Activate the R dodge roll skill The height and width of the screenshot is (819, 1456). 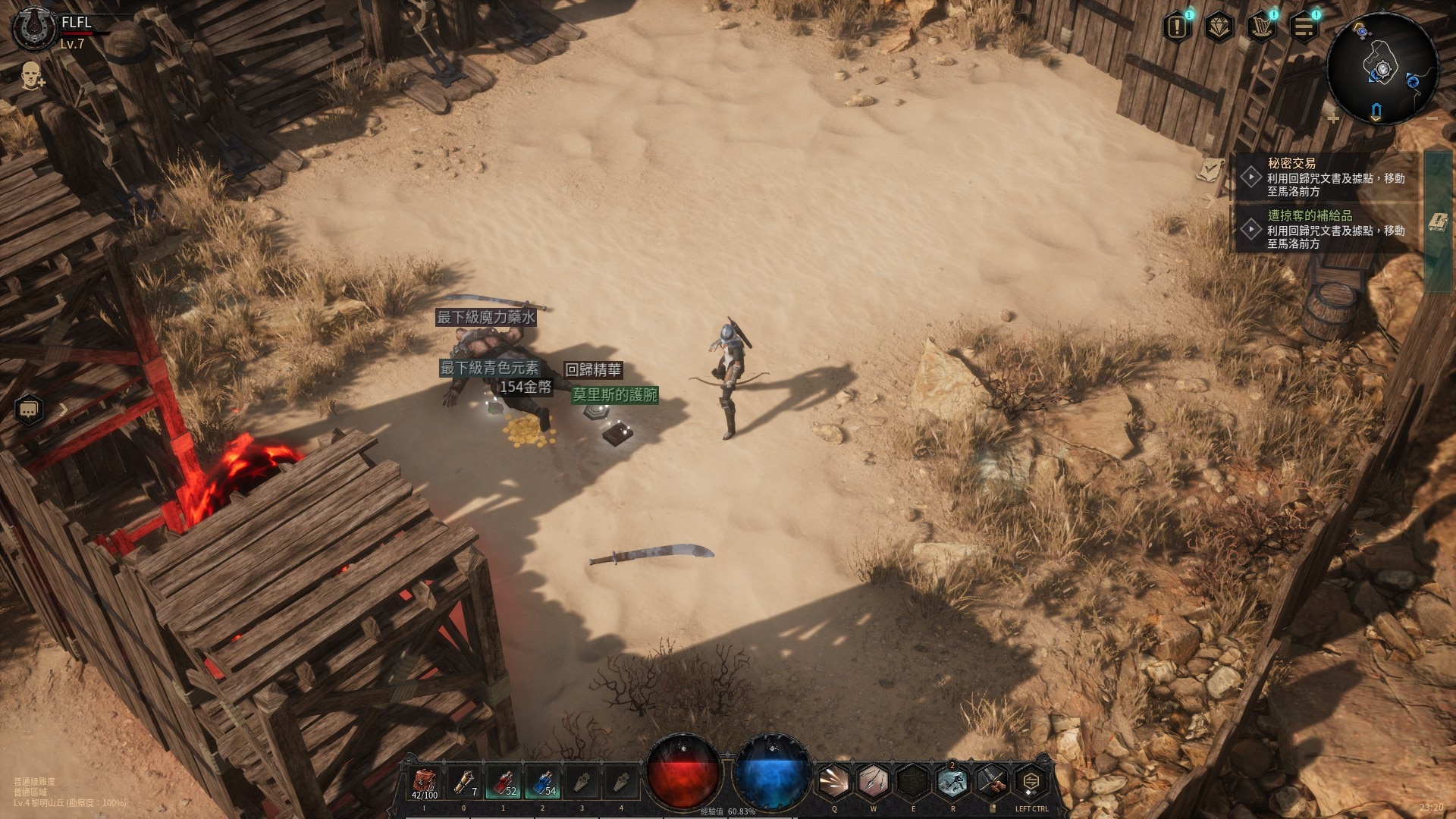pyautogui.click(x=952, y=782)
